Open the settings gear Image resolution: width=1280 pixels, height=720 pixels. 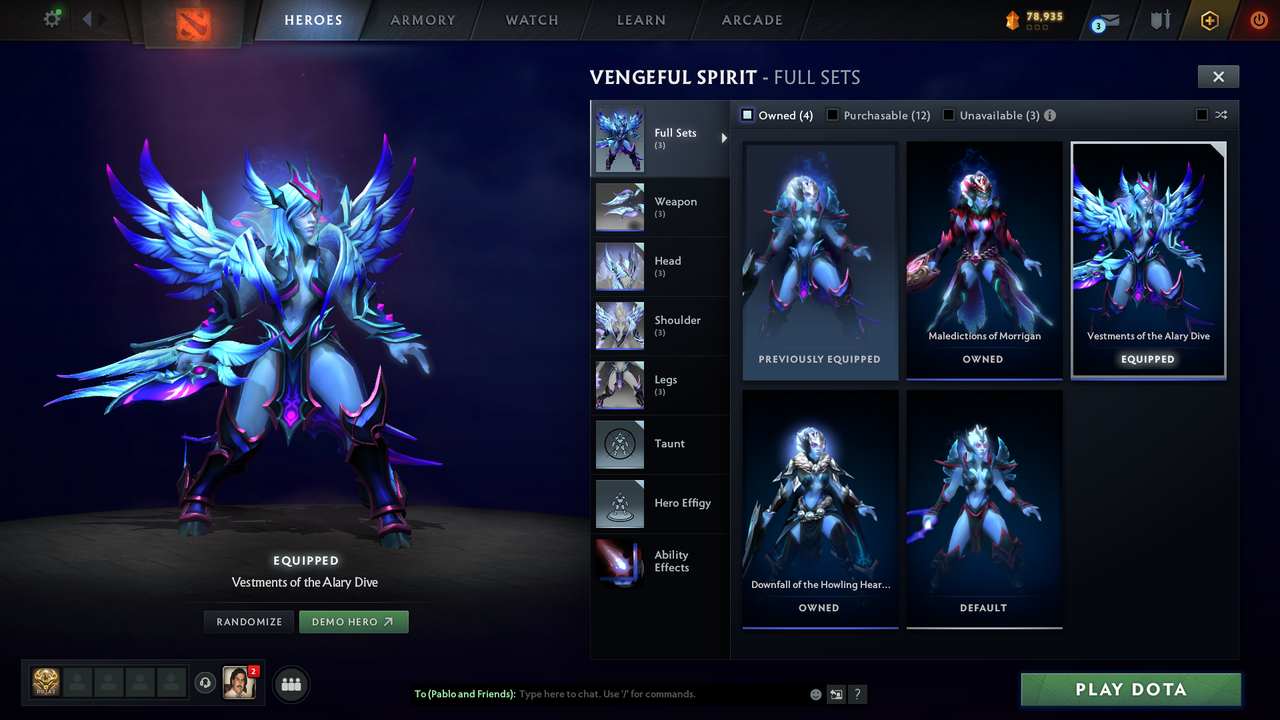coord(48,18)
